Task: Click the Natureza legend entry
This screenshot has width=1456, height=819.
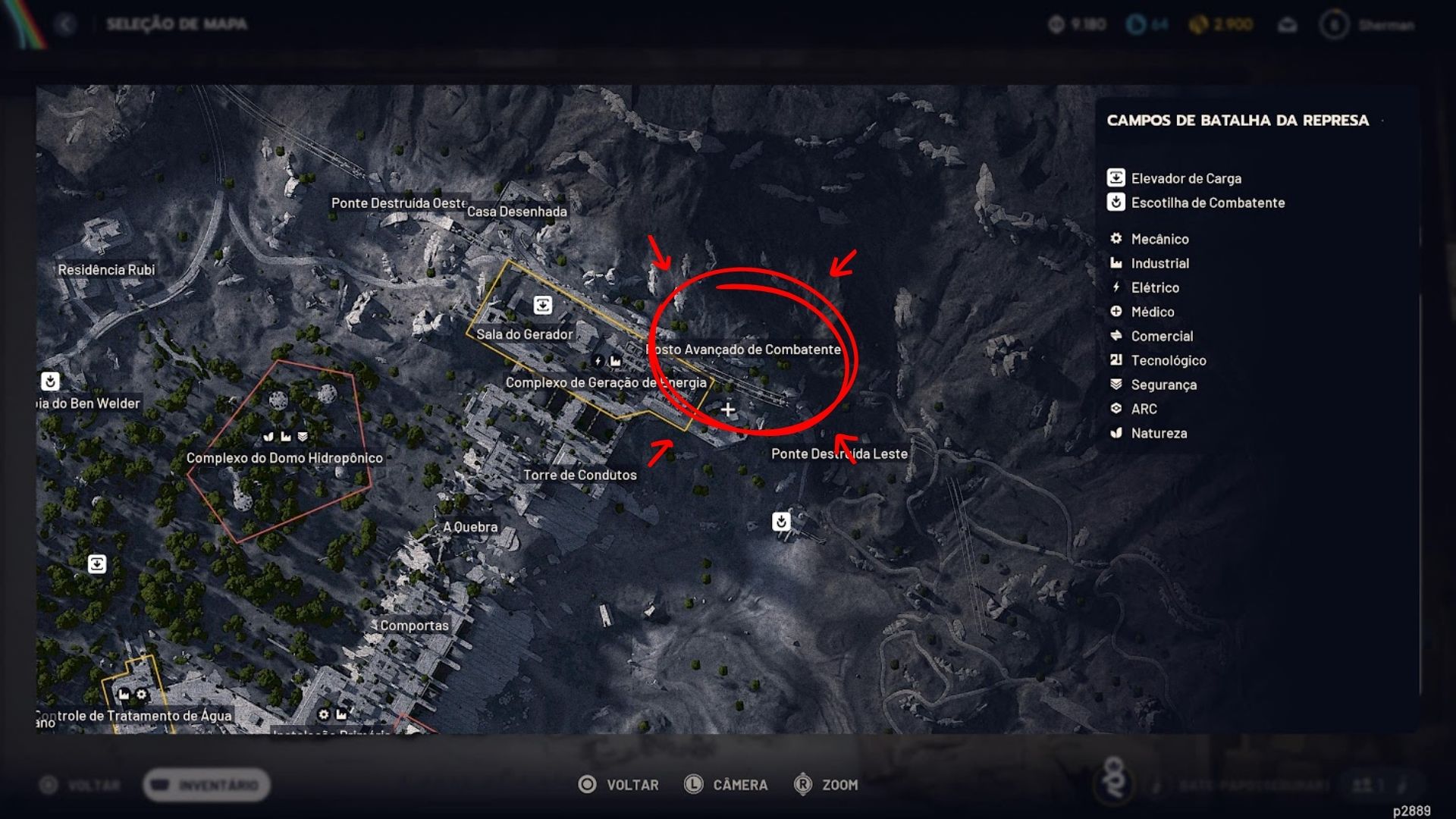Action: [1158, 433]
